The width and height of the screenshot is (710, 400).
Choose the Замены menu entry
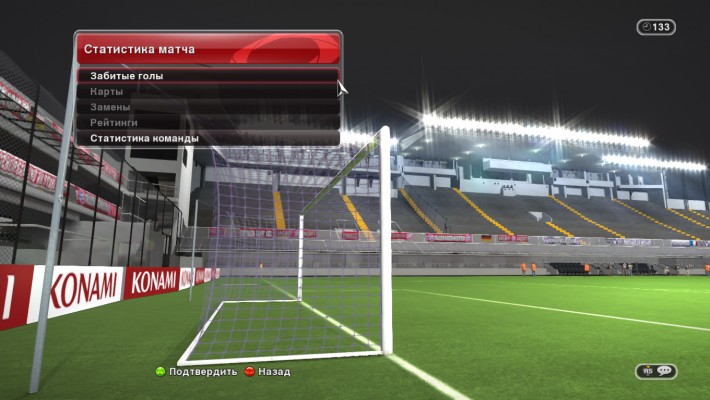pos(110,107)
